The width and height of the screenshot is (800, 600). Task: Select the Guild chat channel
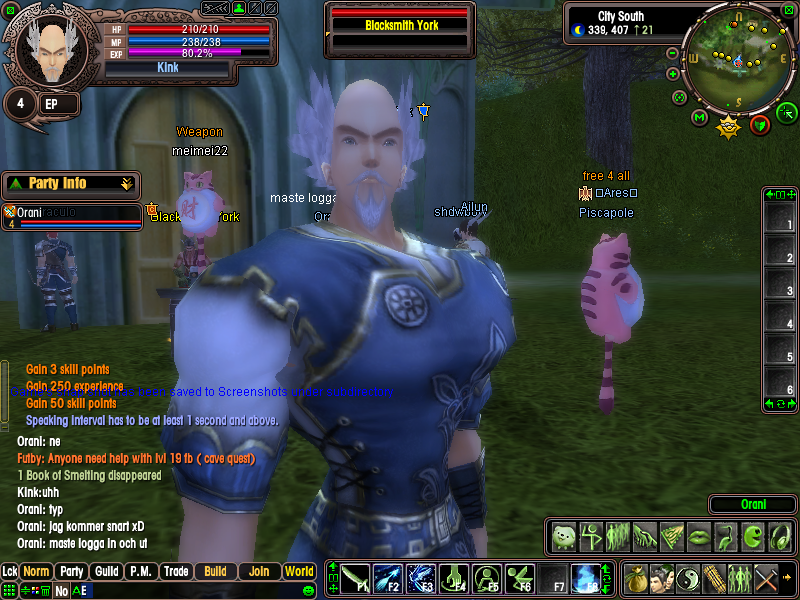[105, 572]
